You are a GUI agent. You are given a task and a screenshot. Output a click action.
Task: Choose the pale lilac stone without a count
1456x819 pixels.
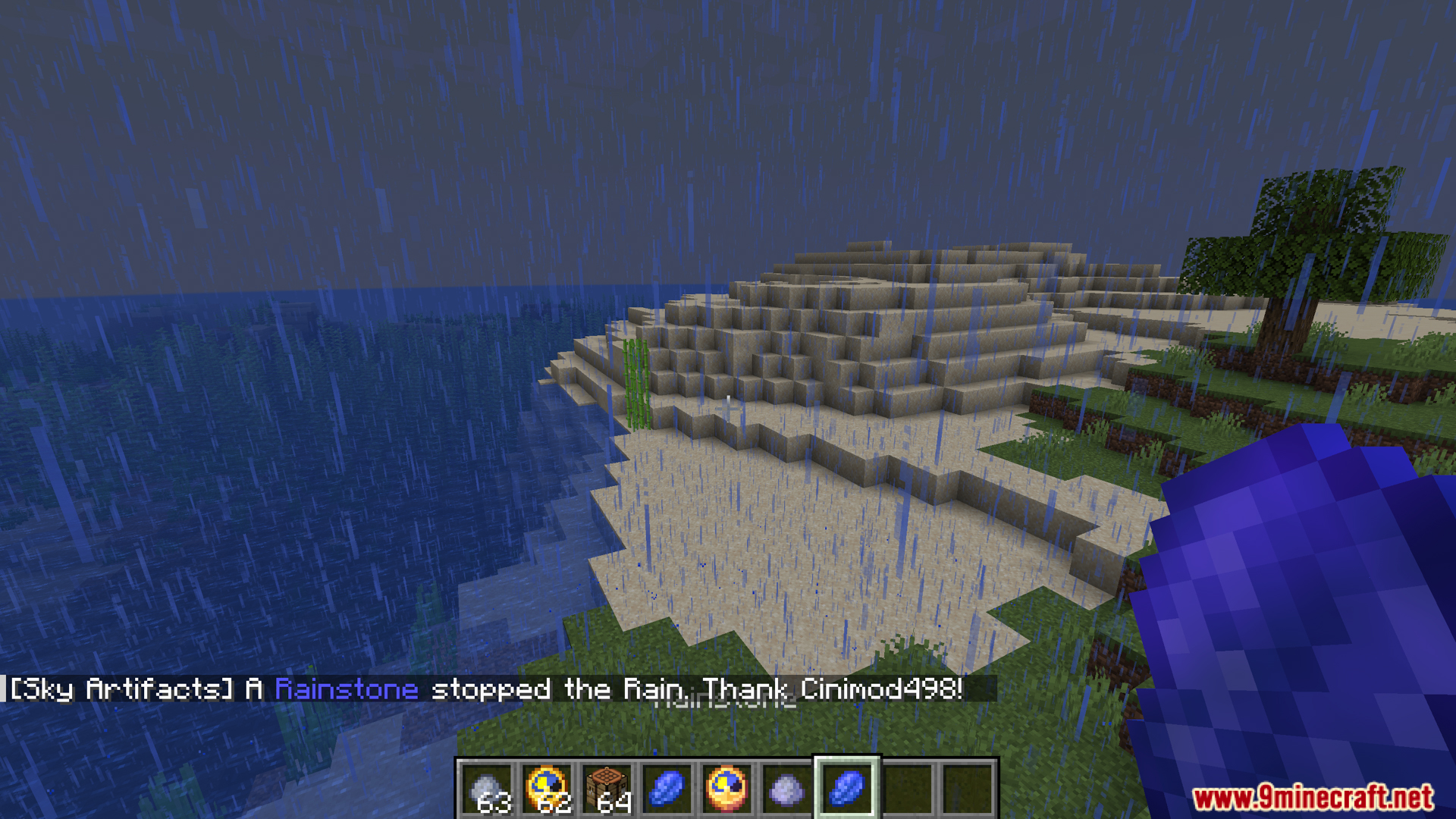[x=787, y=789]
